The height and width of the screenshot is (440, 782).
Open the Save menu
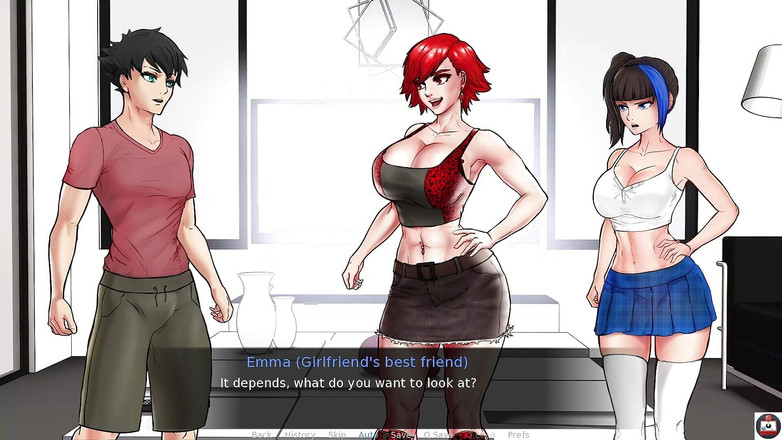pyautogui.click(x=400, y=435)
